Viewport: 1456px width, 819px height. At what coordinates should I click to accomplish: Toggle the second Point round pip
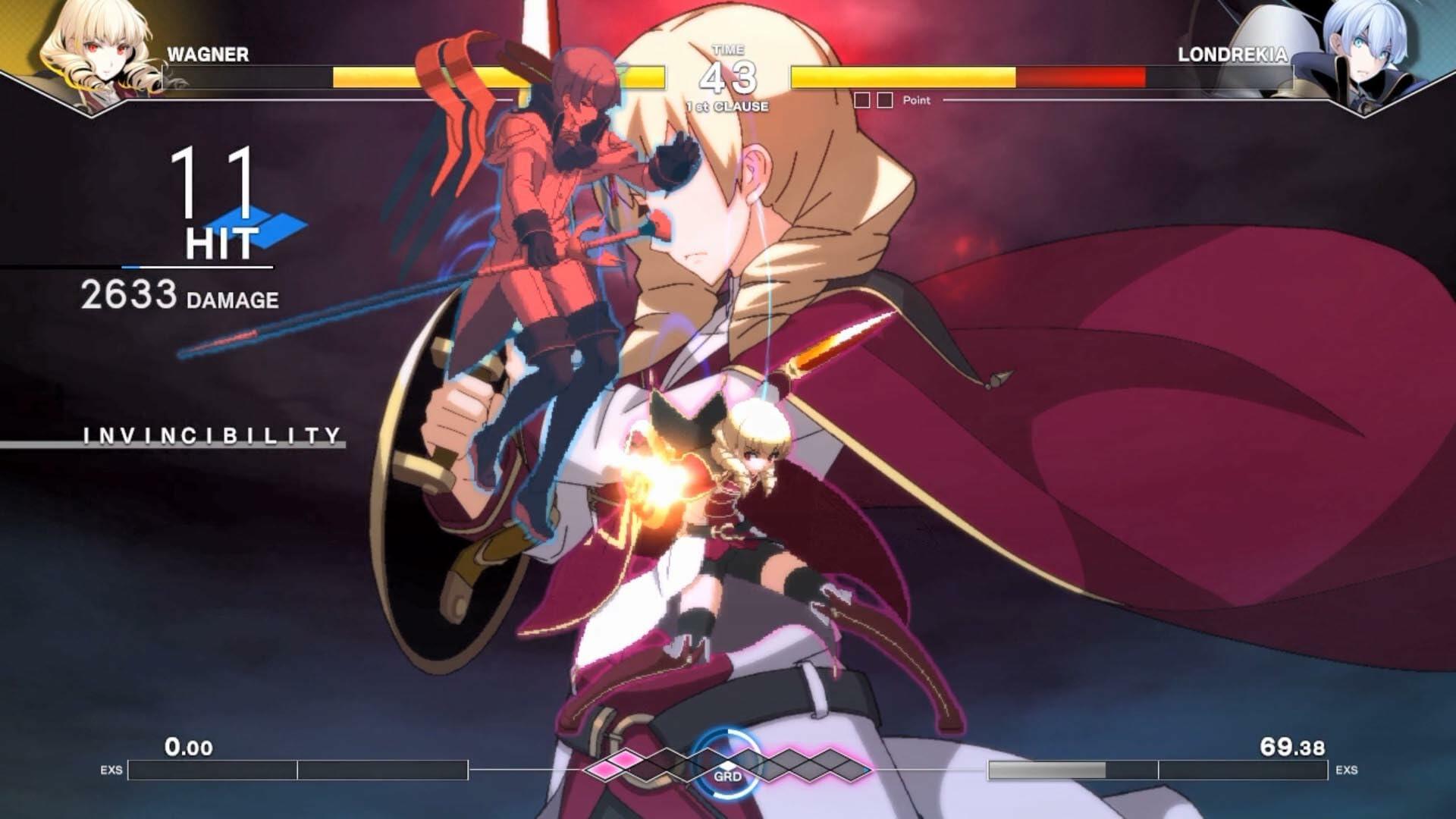pyautogui.click(x=884, y=100)
